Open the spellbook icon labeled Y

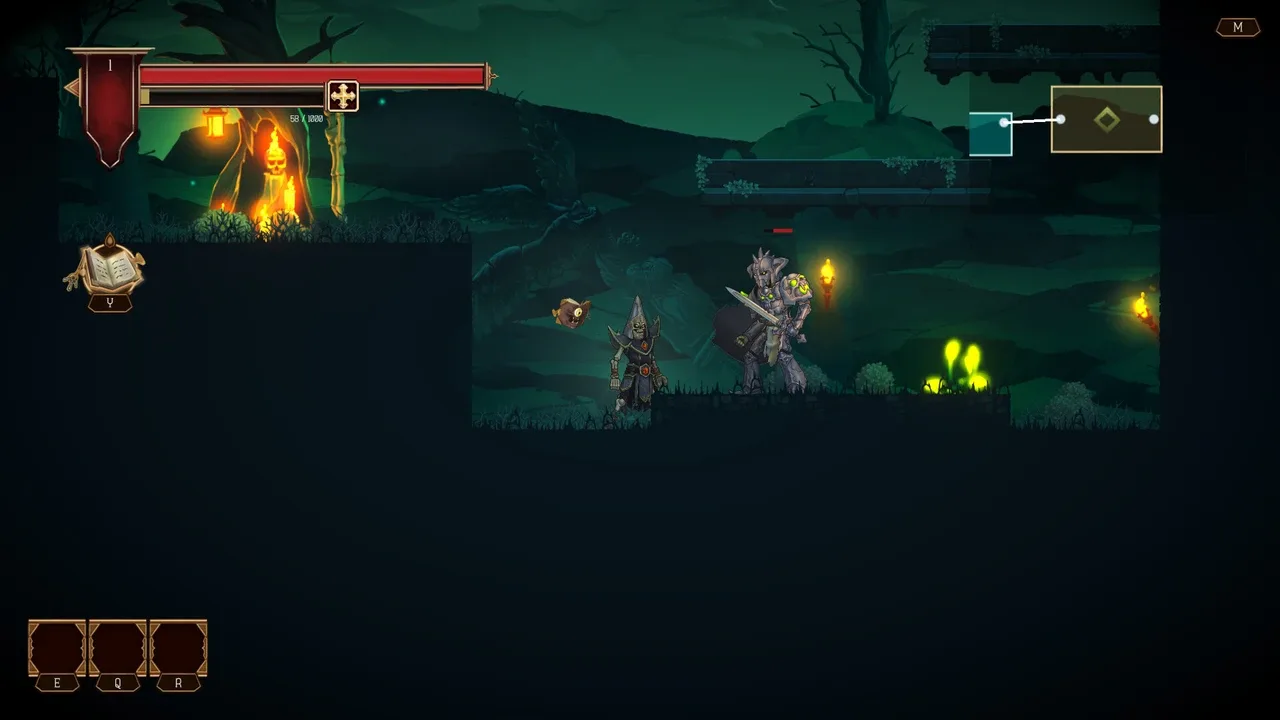coord(109,270)
